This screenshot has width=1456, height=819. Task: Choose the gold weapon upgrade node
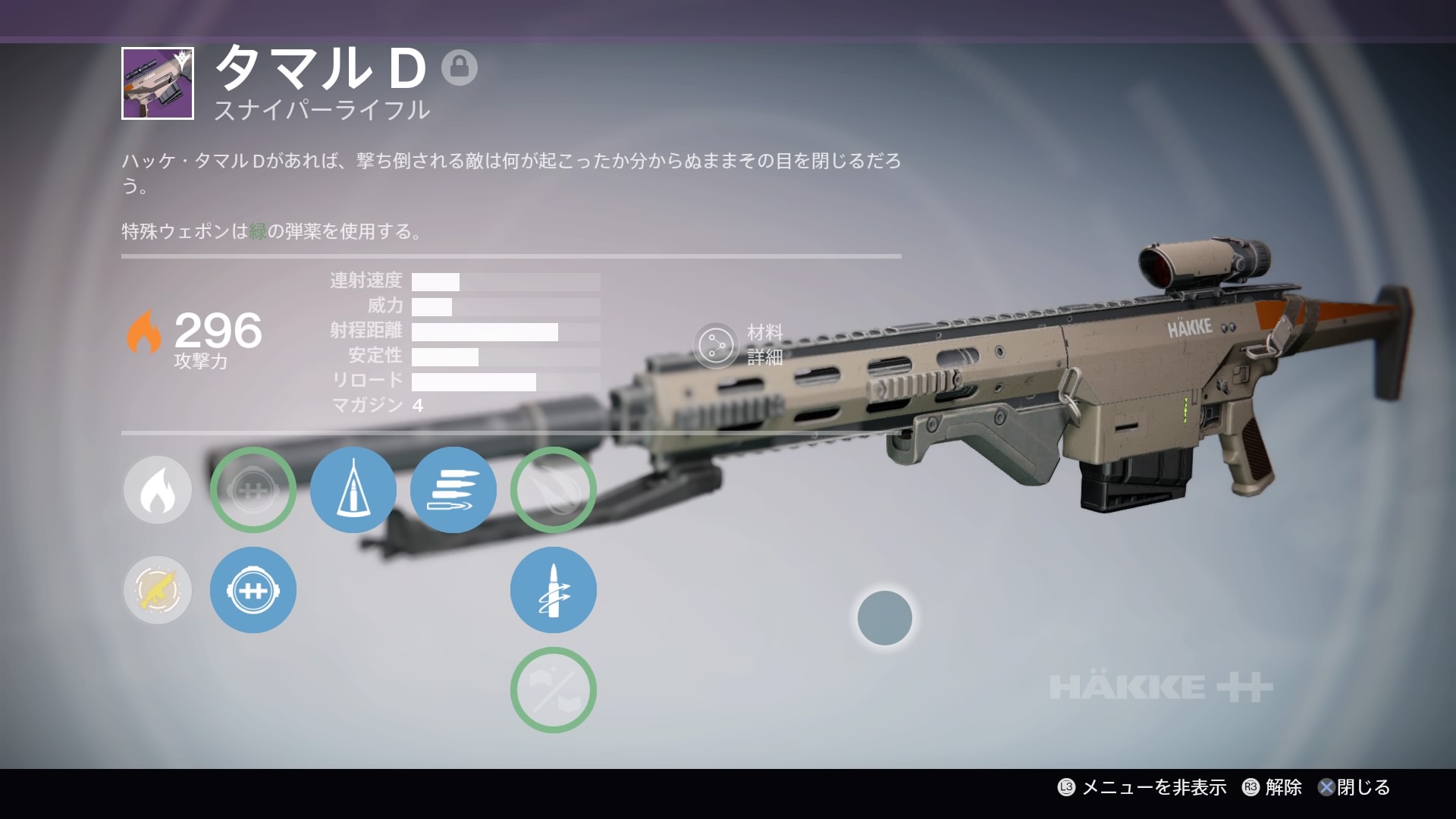(158, 590)
